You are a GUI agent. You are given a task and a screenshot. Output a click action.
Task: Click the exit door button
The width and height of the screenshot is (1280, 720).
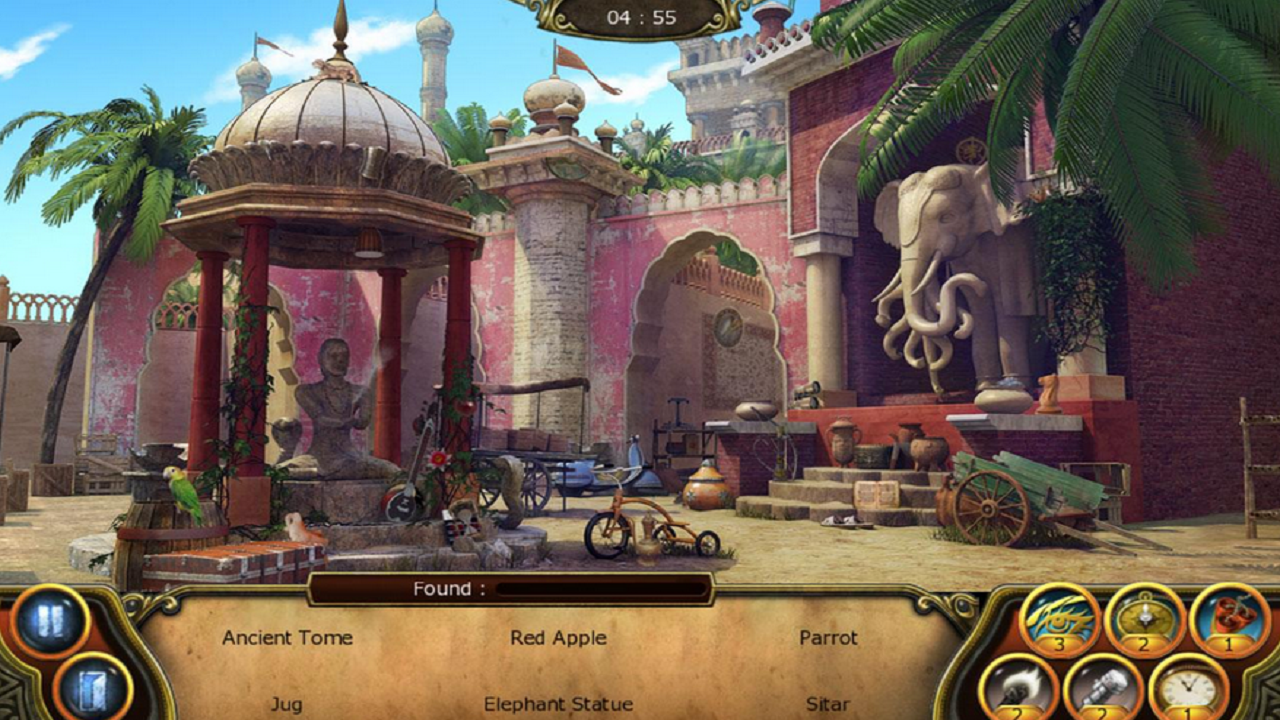(x=92, y=687)
